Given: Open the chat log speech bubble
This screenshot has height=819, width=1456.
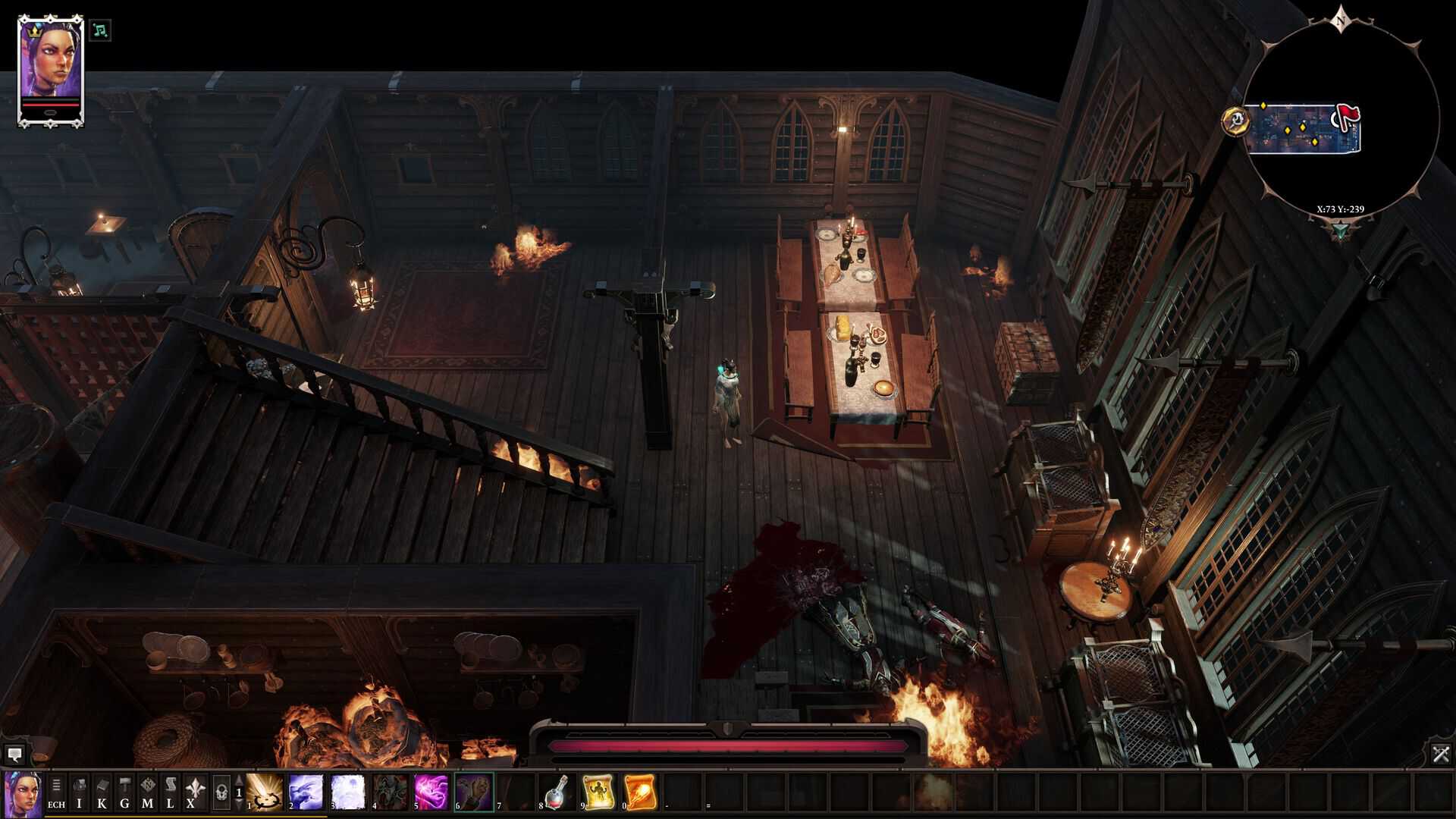Looking at the screenshot, I should coord(14,755).
